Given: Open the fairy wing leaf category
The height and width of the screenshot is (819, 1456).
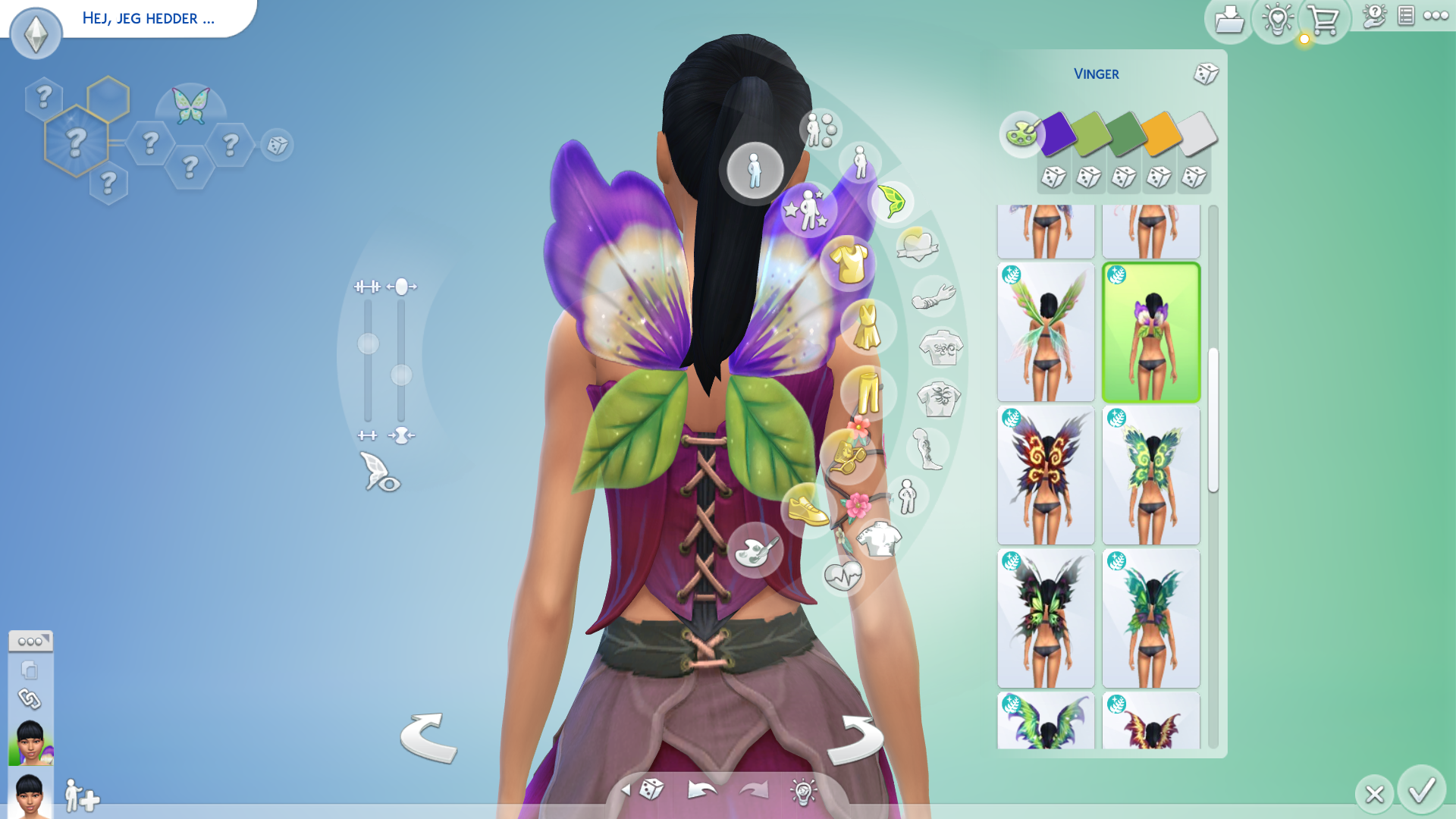Looking at the screenshot, I should tap(891, 202).
